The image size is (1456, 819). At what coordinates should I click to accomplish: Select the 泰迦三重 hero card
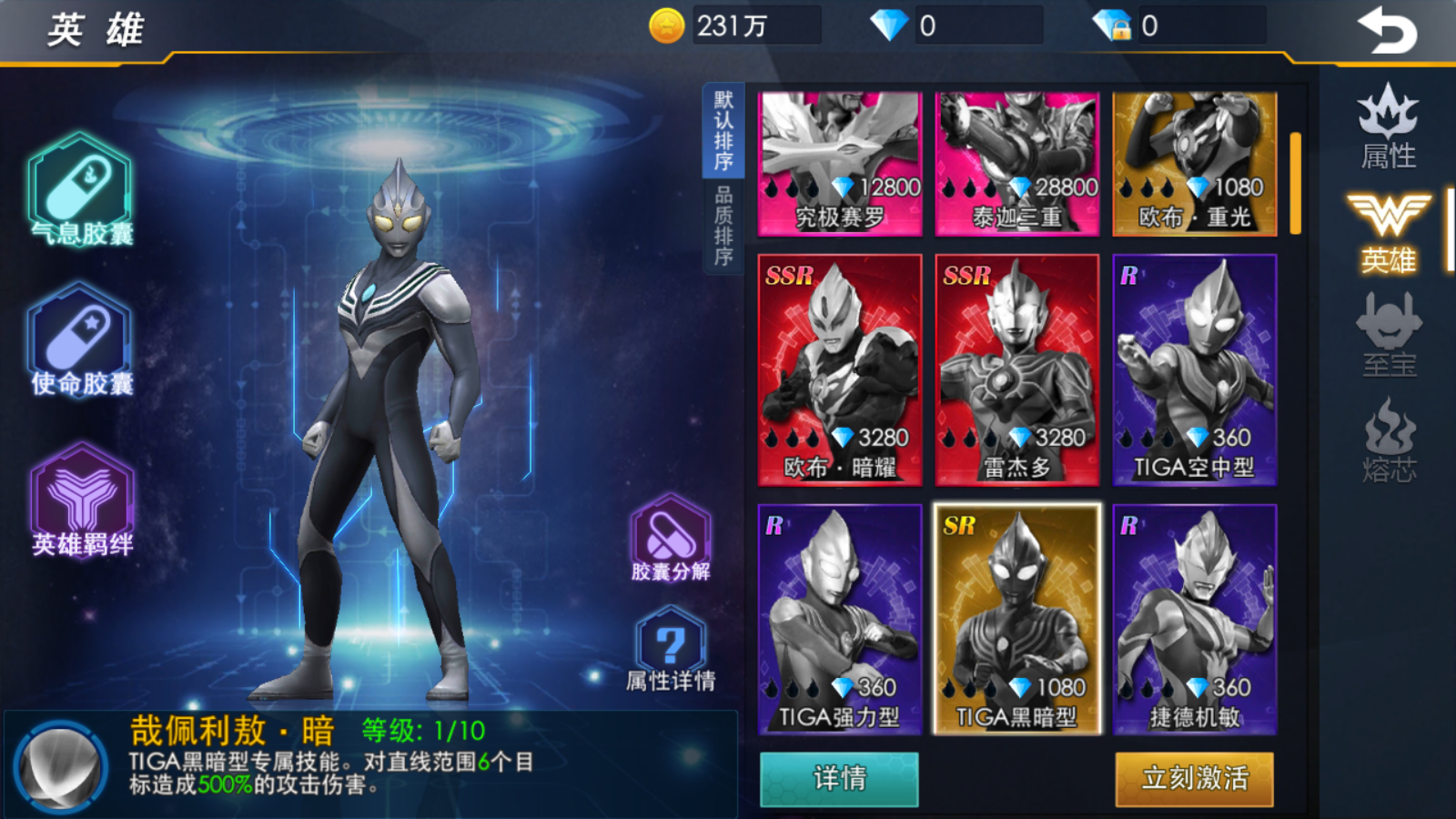1016,164
